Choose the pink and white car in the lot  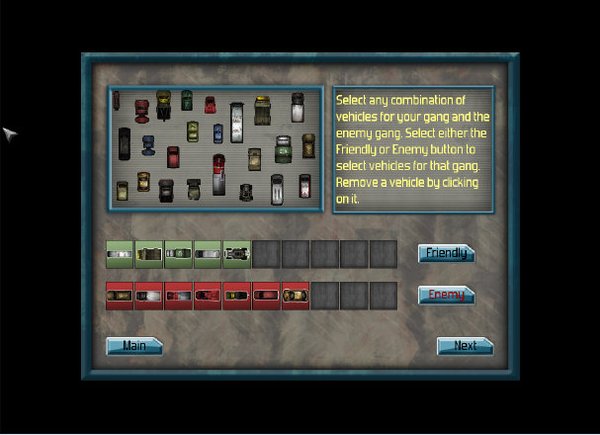pyautogui.click(x=305, y=185)
